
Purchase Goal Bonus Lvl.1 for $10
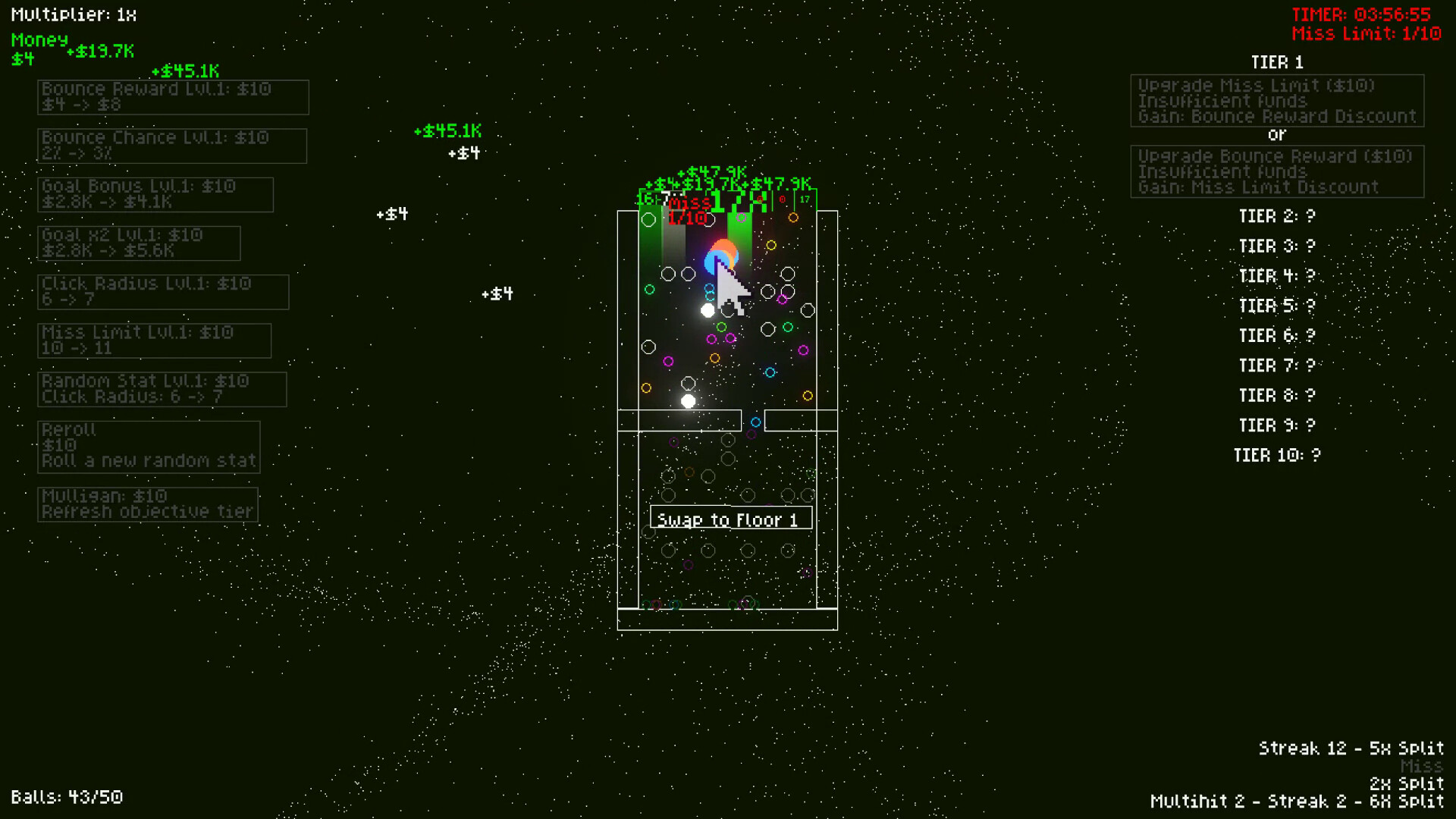[155, 194]
